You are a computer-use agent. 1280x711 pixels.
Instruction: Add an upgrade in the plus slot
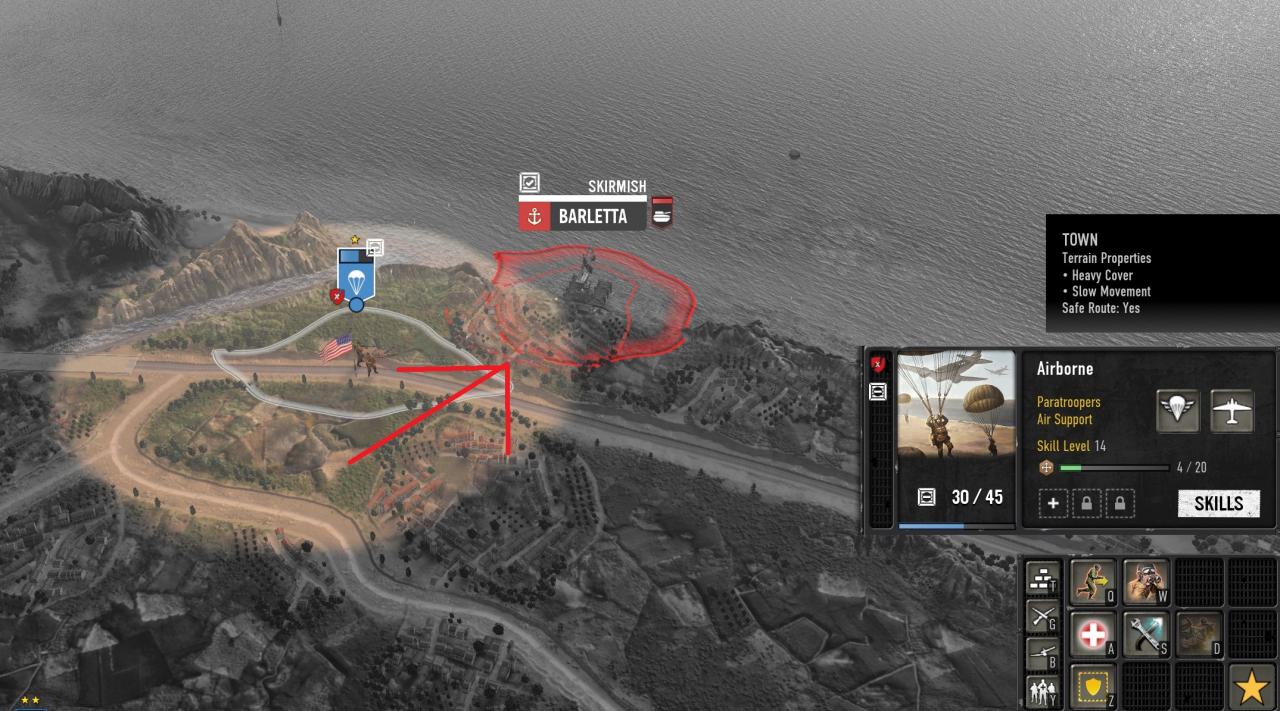tap(1053, 503)
